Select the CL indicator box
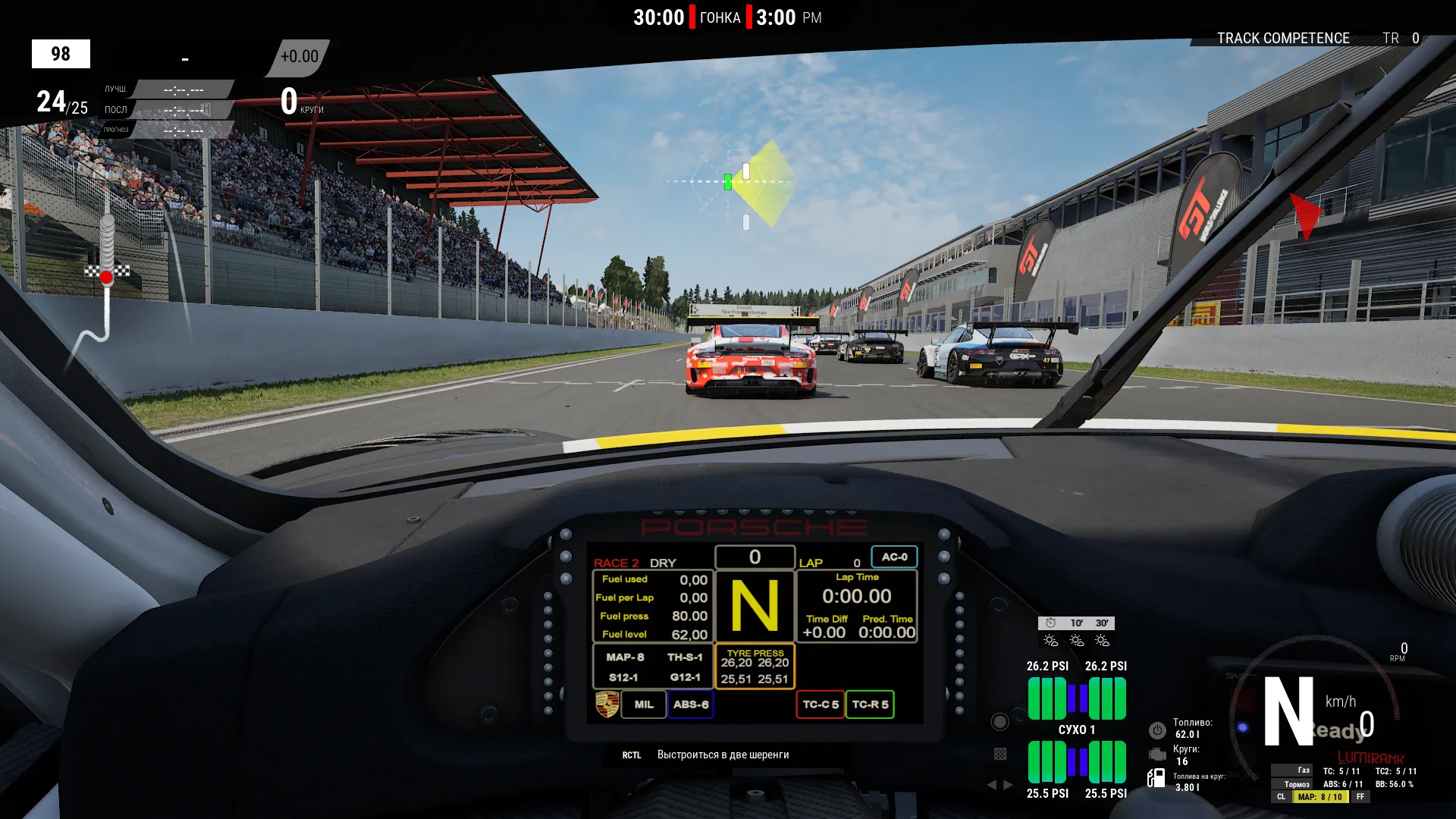Image resolution: width=1456 pixels, height=819 pixels. 1281,797
